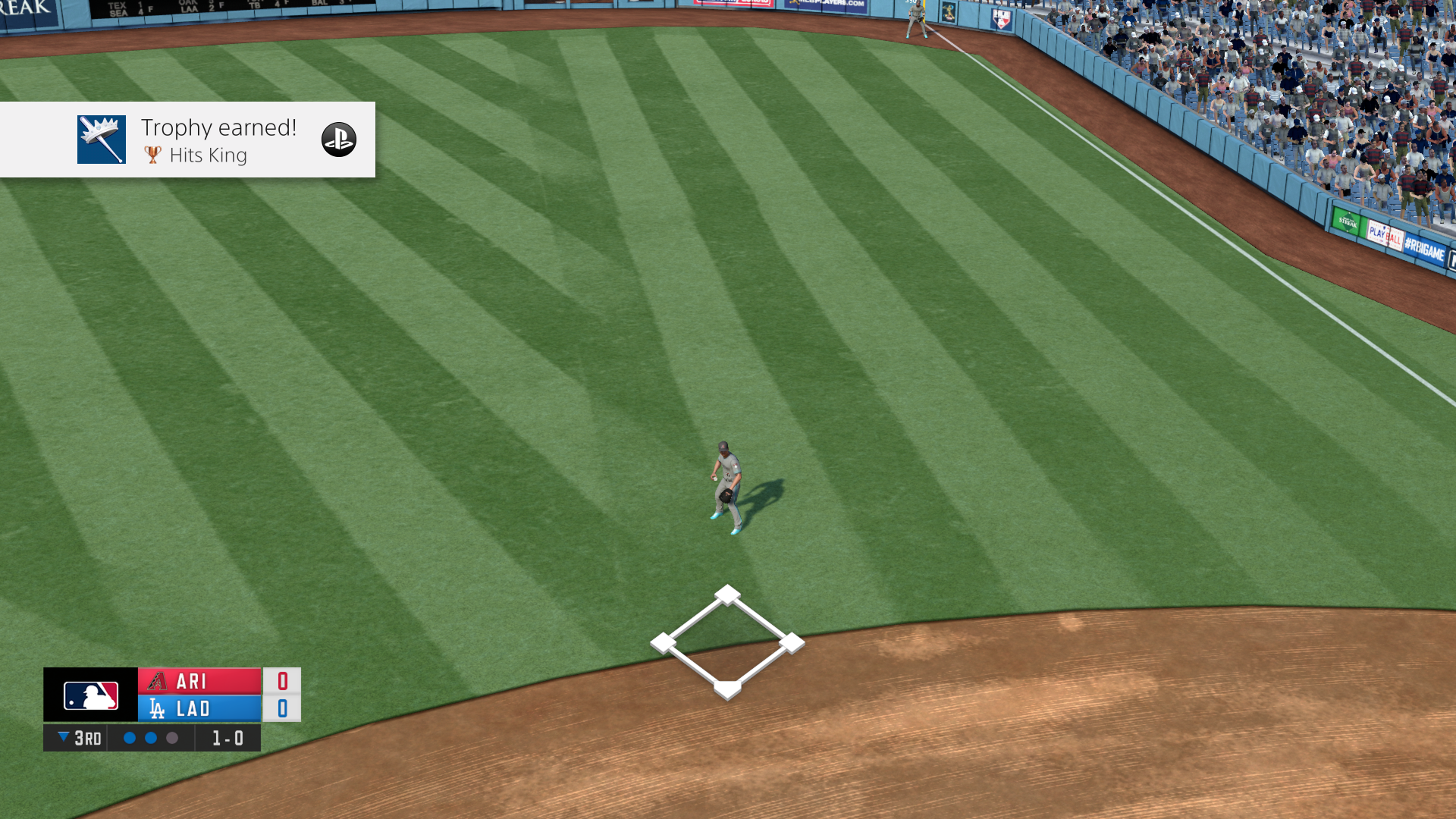
Task: Click the PlayStation logo in the notification
Action: [x=340, y=140]
